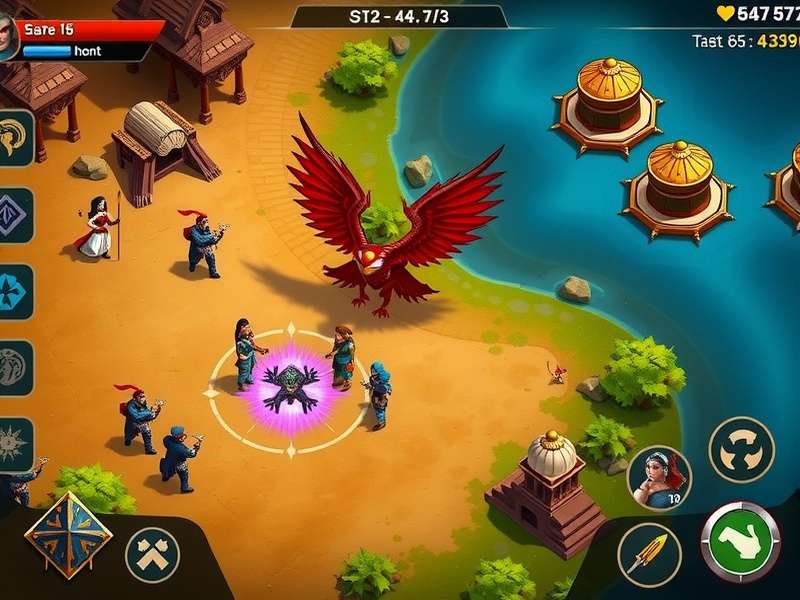Activate the golden helmet ability icon

pos(15,138)
